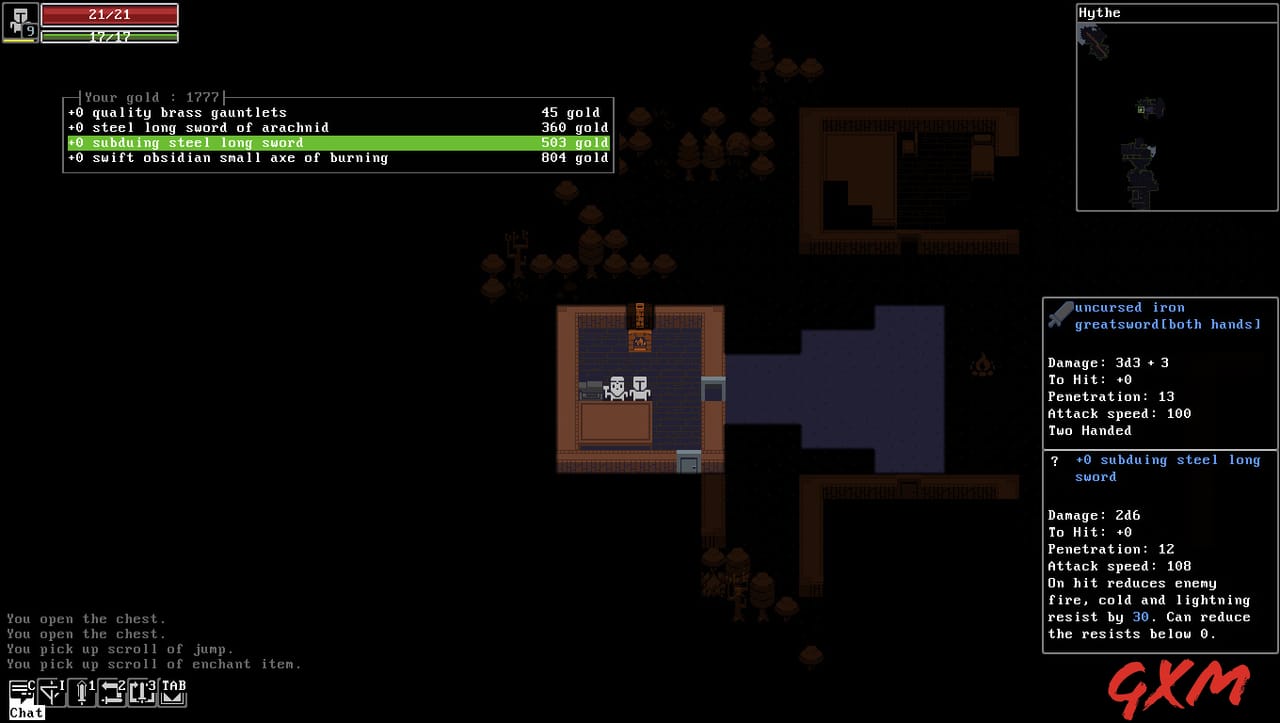Screen dimensions: 1280x723
Task: Click the iron greatsword item icon
Action: coord(1060,312)
